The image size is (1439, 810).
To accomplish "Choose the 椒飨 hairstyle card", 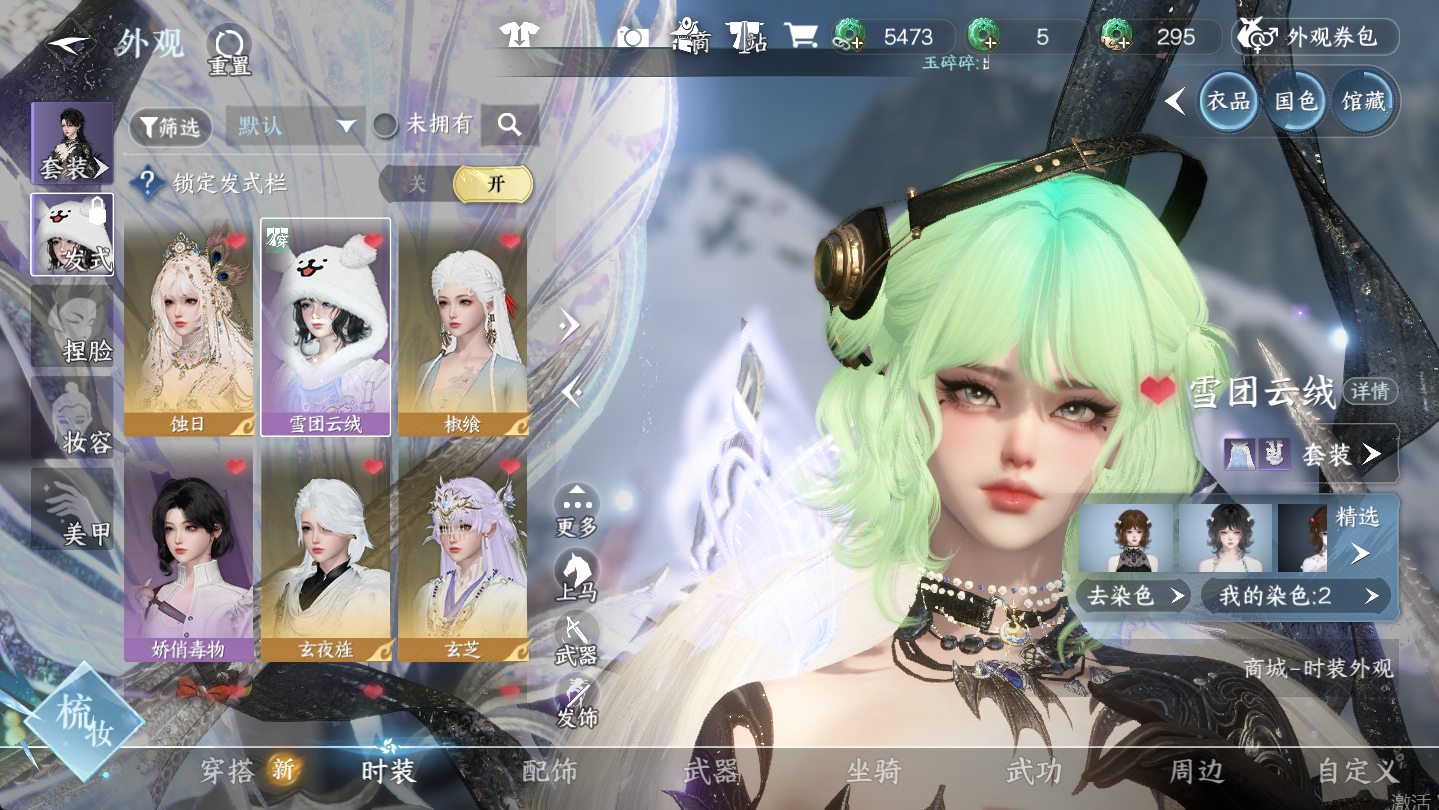I will [x=462, y=328].
